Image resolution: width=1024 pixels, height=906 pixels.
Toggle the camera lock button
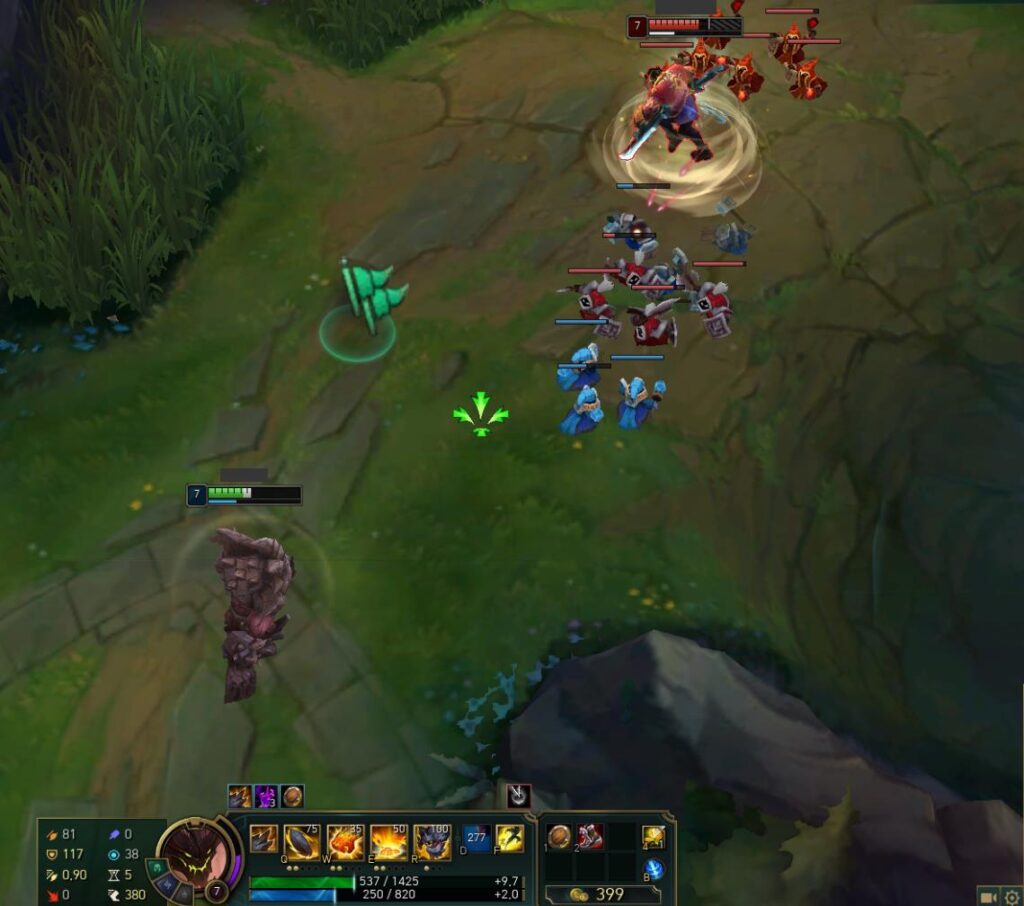point(988,896)
